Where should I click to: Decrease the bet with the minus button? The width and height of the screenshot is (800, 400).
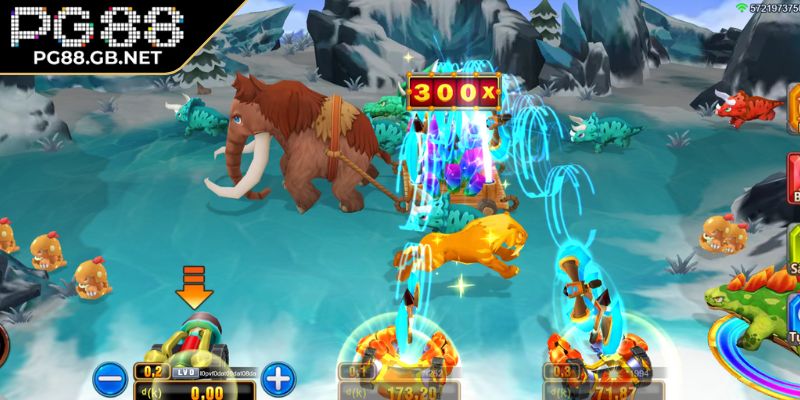[x=109, y=379]
